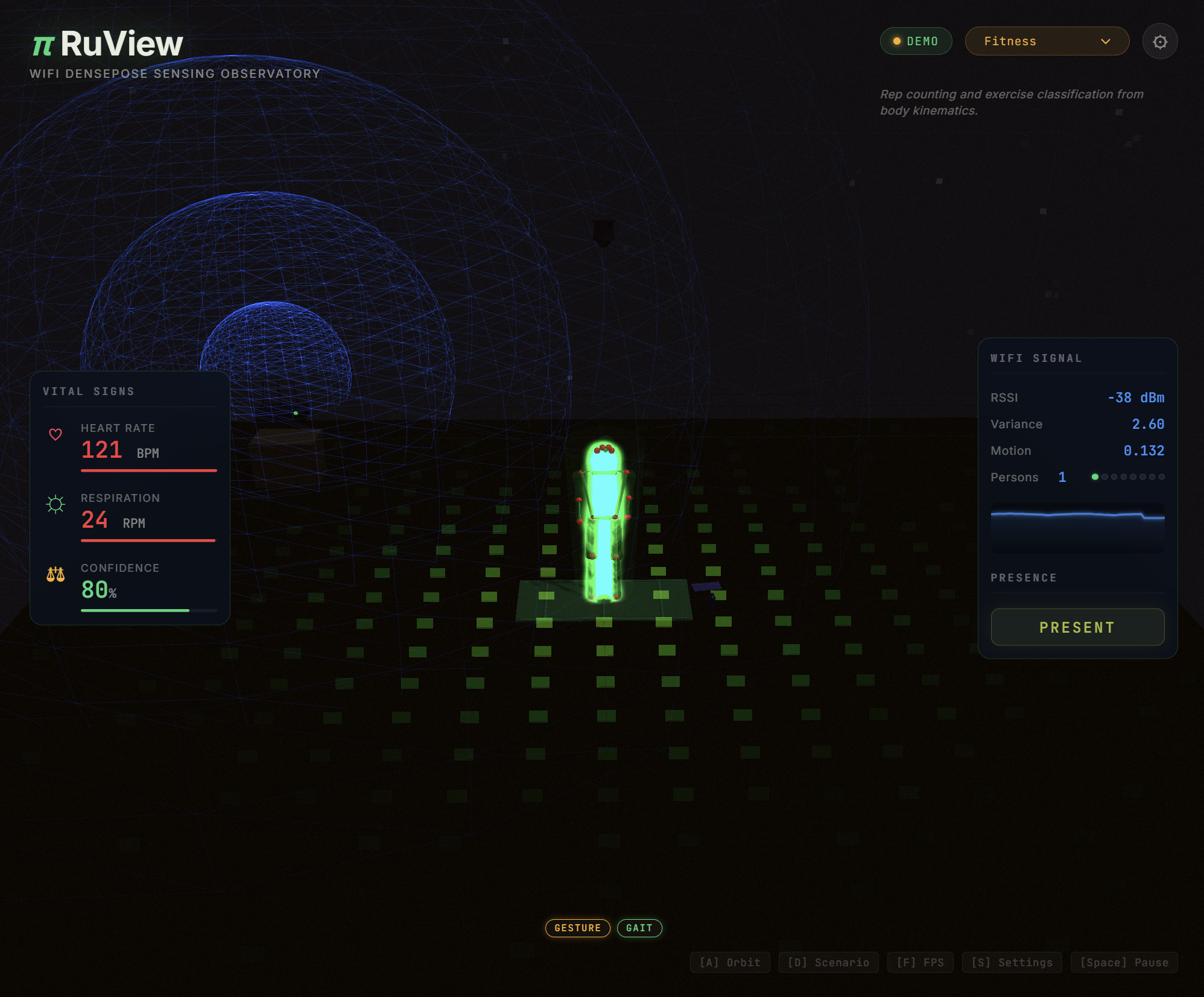Select the respiration sun icon

56,505
